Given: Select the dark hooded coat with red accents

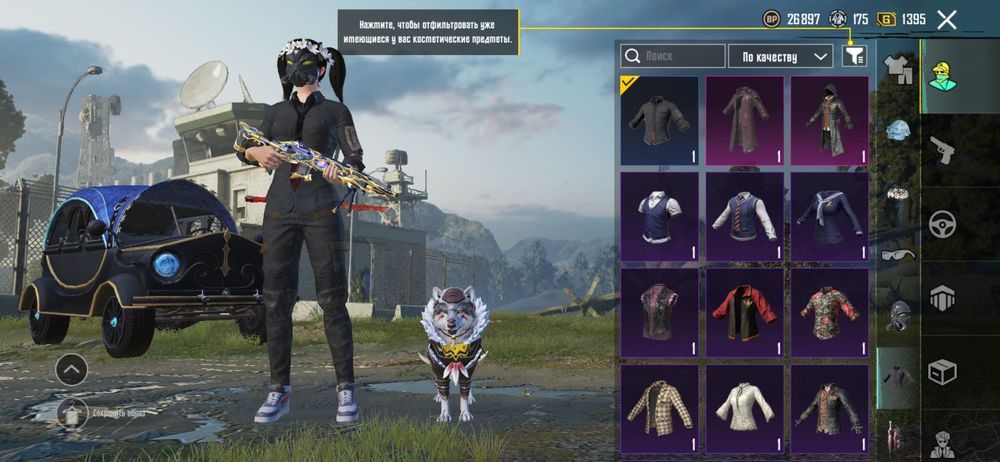Looking at the screenshot, I should (829, 120).
